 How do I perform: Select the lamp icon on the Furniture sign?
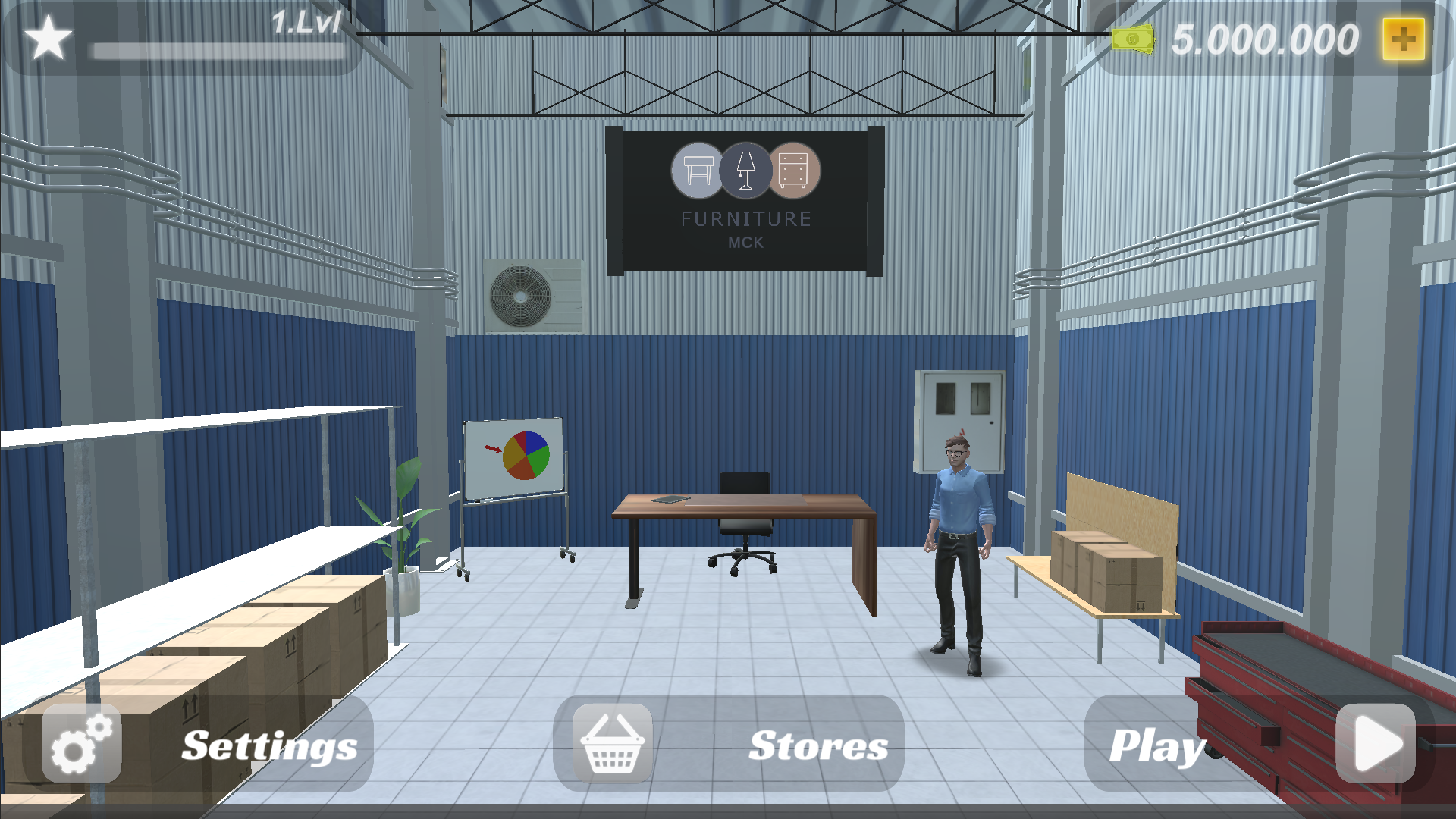pyautogui.click(x=745, y=171)
